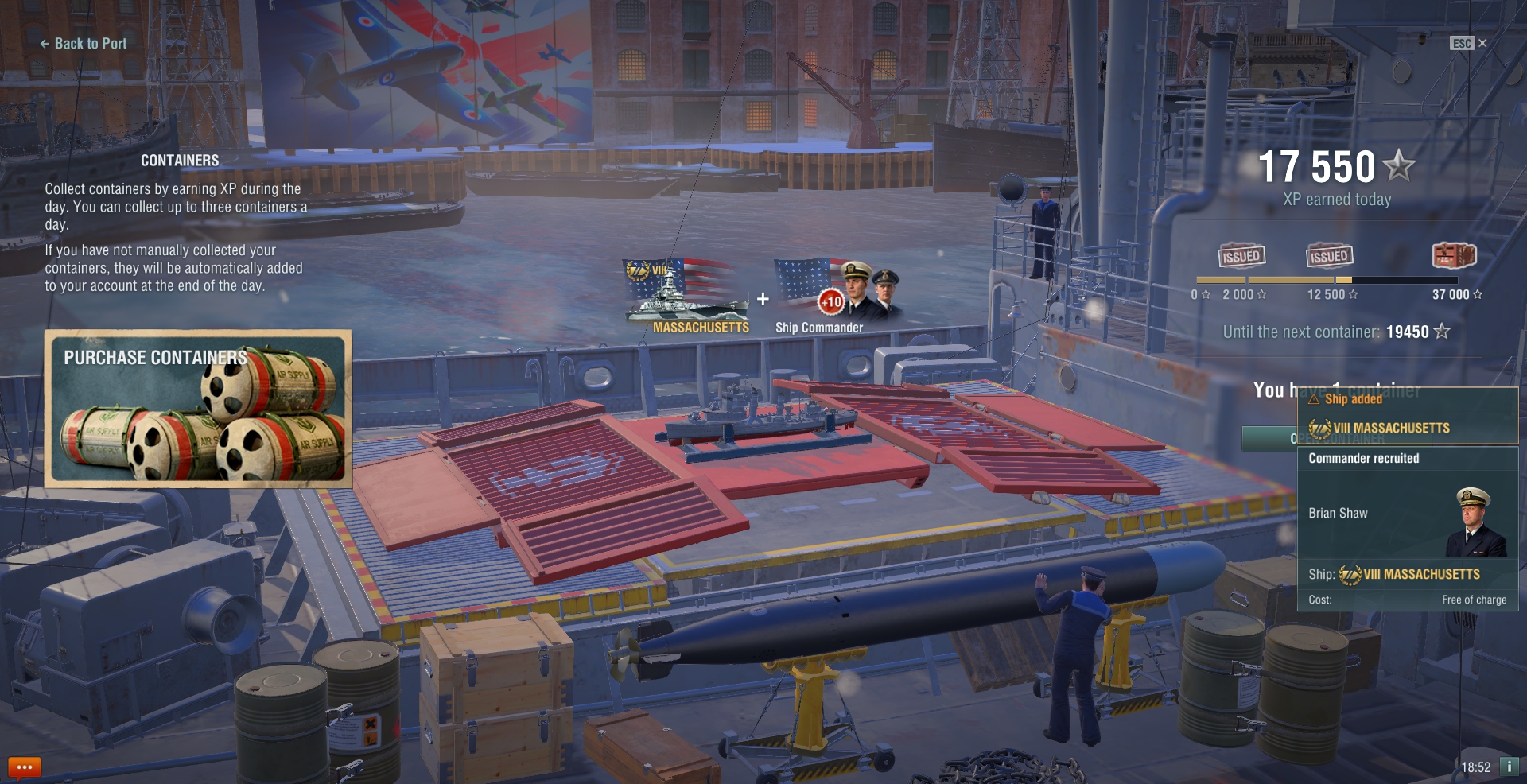1527x784 pixels.
Task: Click the uncollected 37 000 XP container
Action: point(1454,256)
